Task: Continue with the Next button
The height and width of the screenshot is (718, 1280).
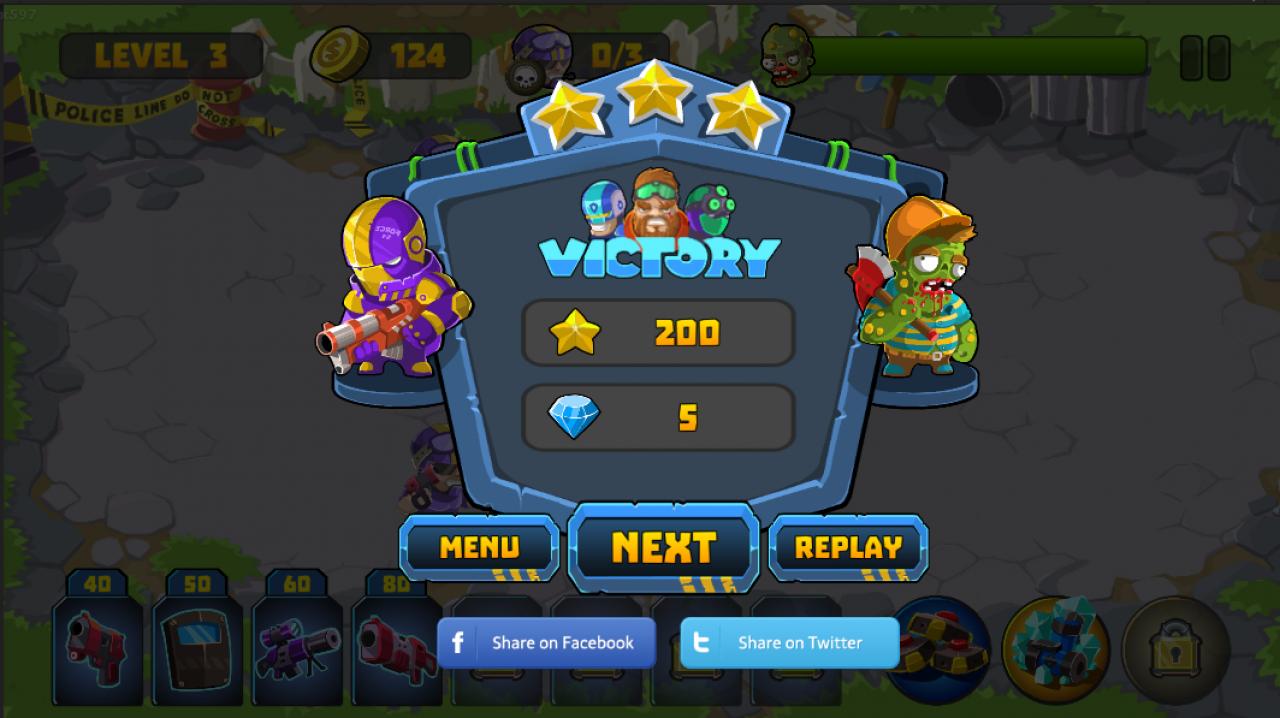Action: click(x=663, y=547)
